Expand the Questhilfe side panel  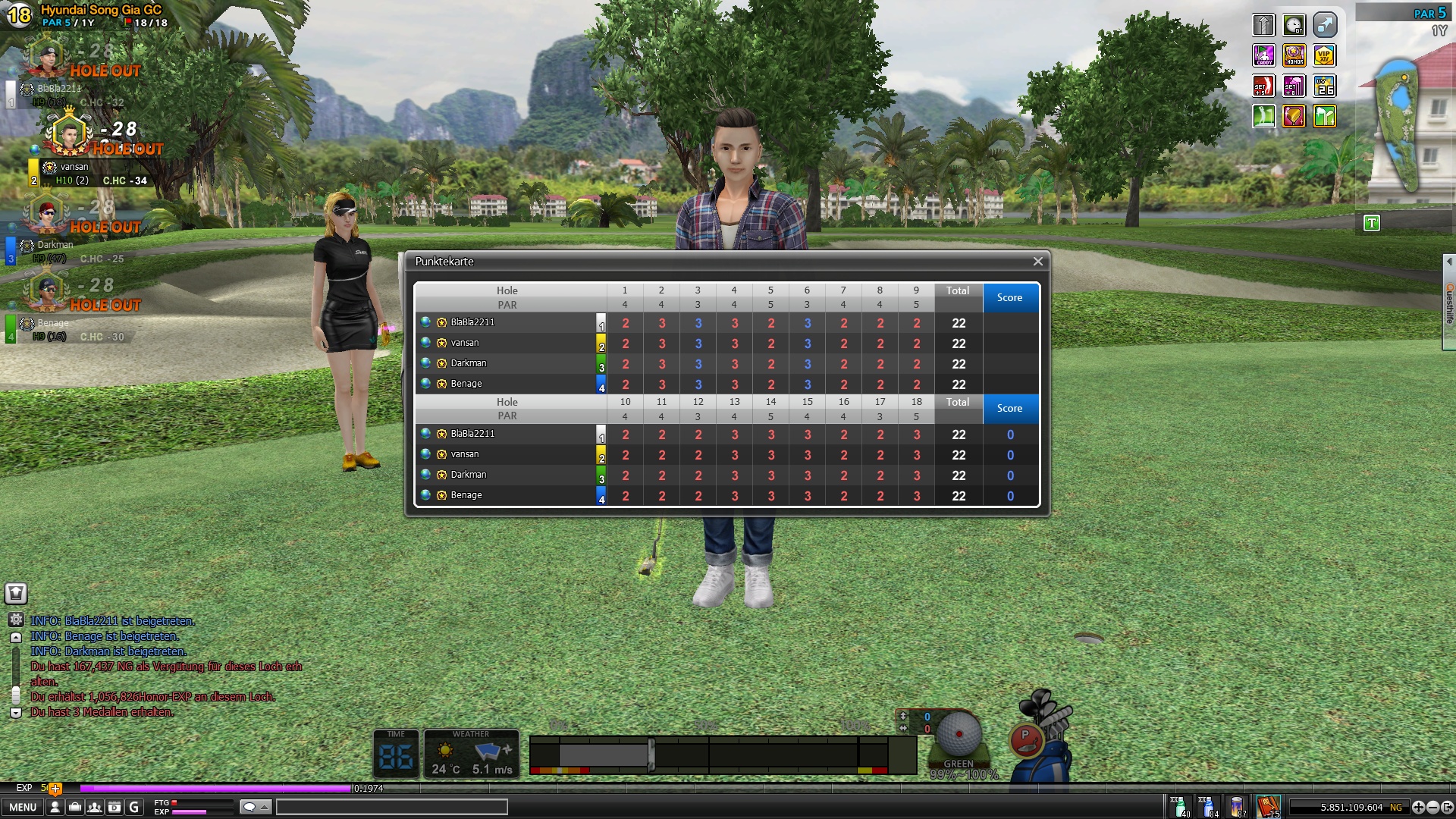pos(1448,303)
